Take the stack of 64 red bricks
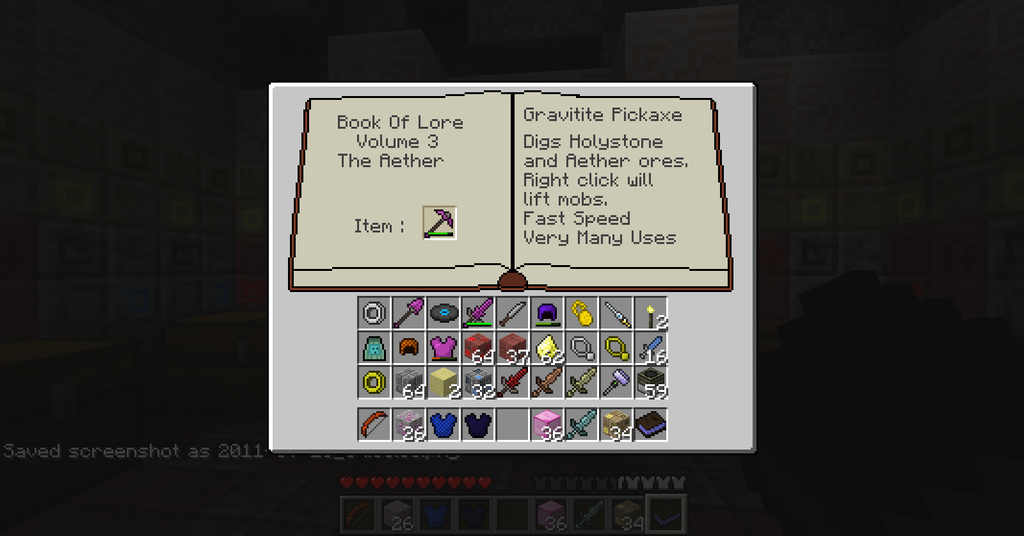Image resolution: width=1024 pixels, height=536 pixels. pos(477,348)
